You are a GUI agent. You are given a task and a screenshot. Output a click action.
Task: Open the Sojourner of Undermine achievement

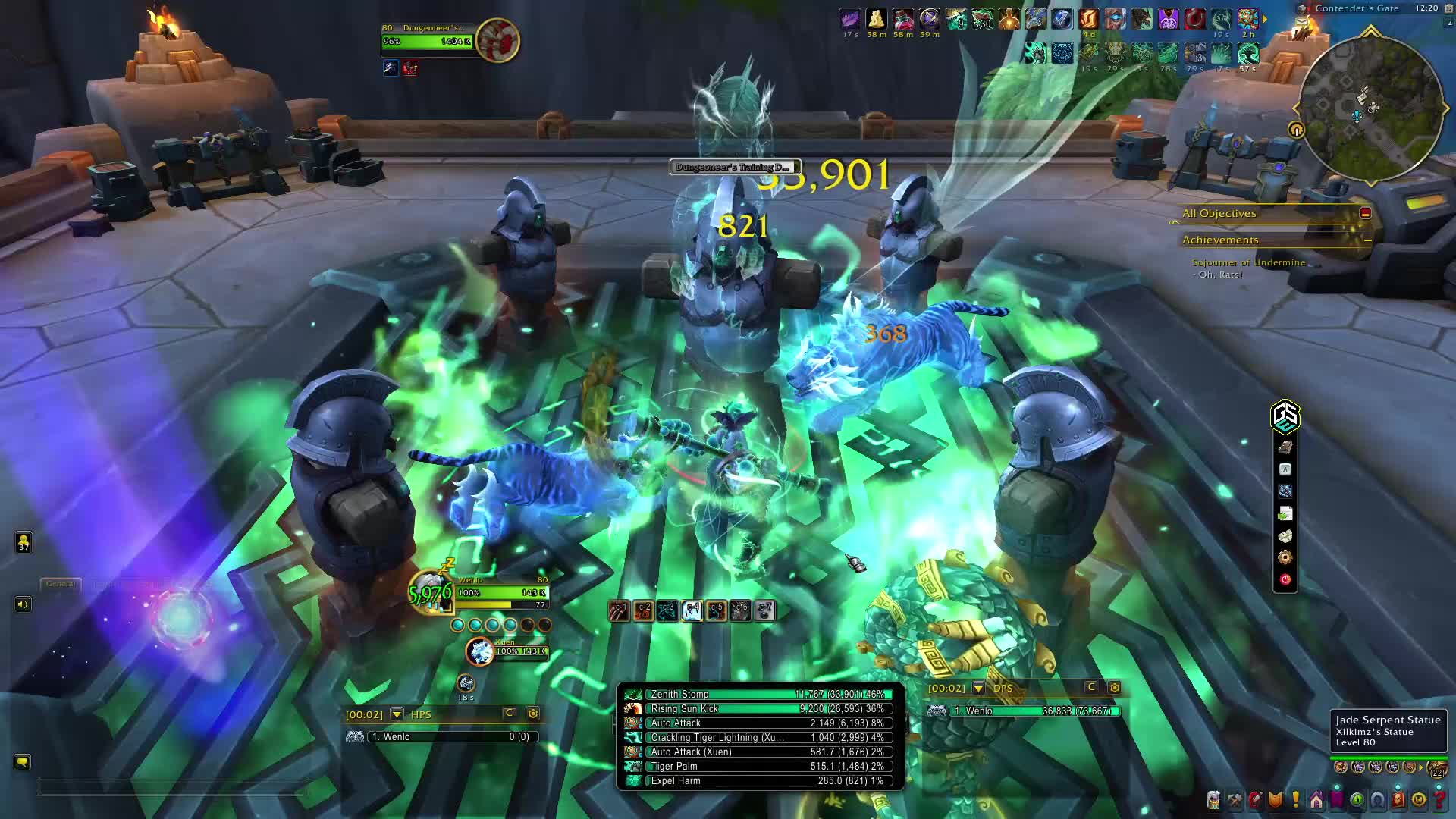1248,262
